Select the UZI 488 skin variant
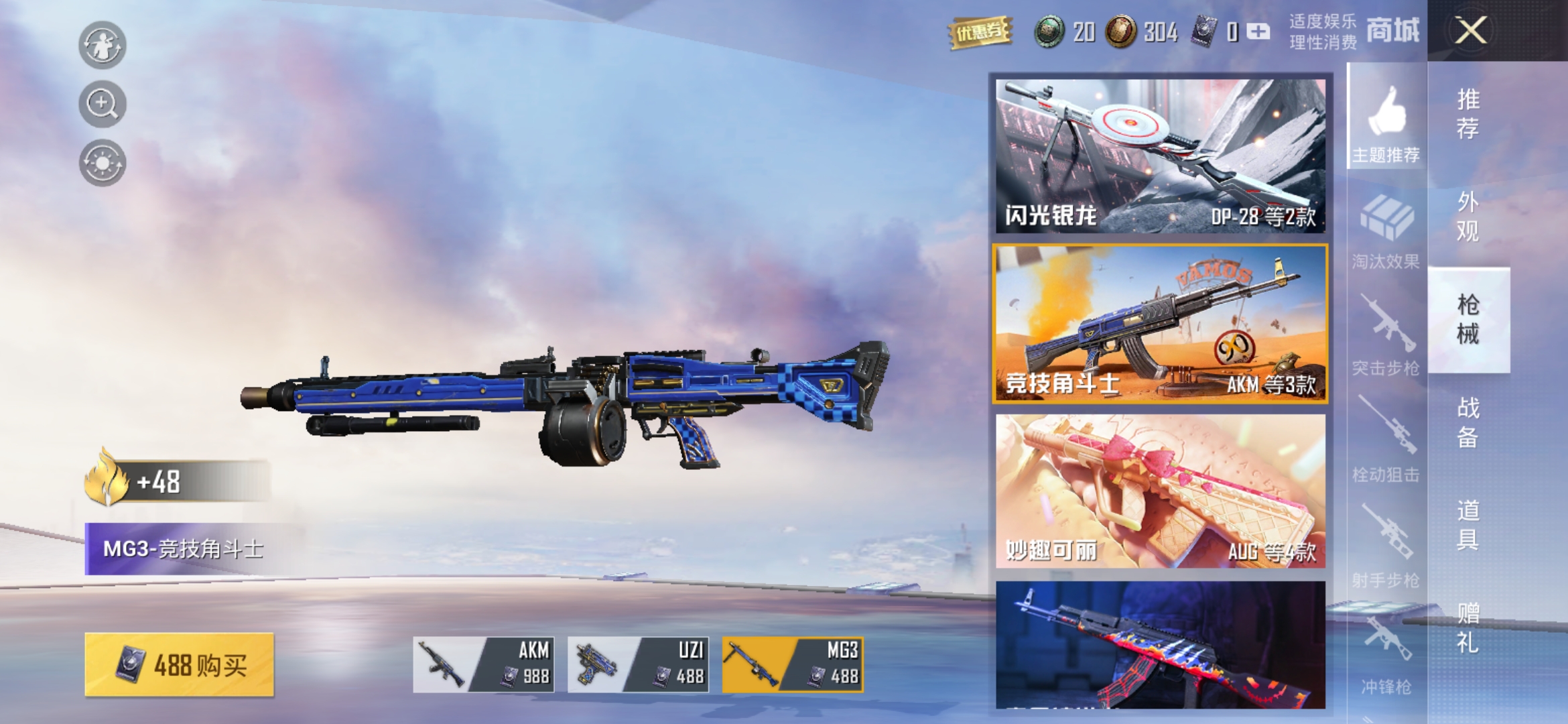 [x=638, y=664]
